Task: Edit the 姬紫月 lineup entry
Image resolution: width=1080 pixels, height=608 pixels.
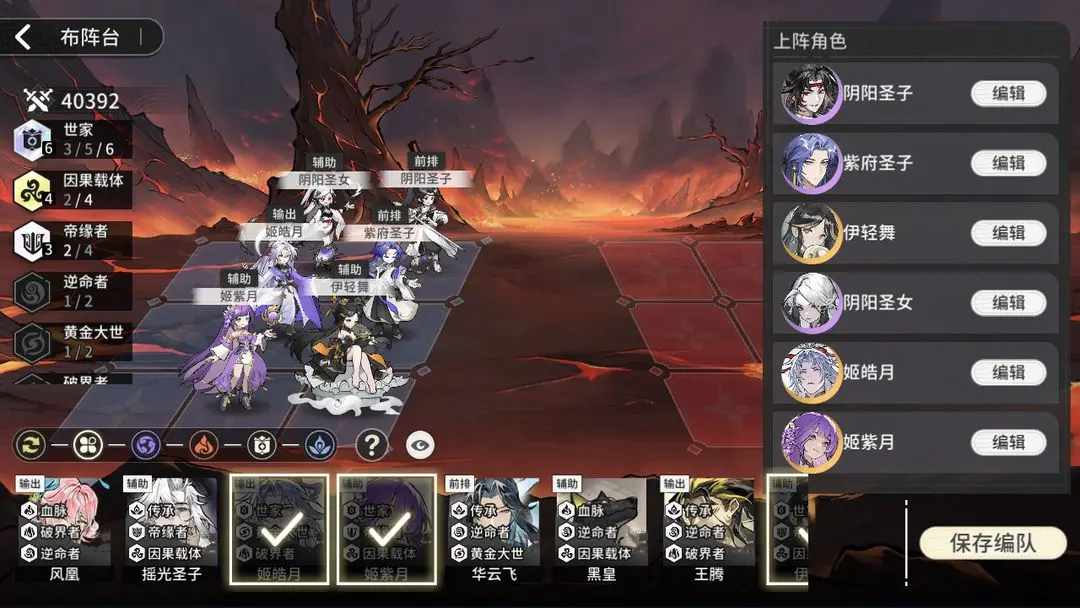Action: point(1008,442)
